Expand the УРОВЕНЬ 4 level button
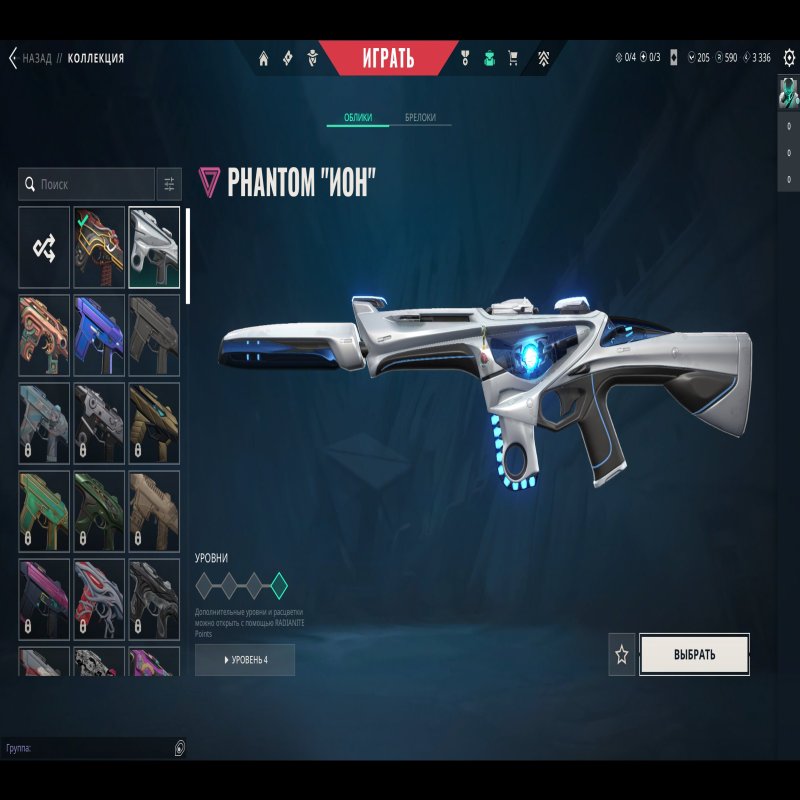This screenshot has height=800, width=800. pyautogui.click(x=245, y=660)
